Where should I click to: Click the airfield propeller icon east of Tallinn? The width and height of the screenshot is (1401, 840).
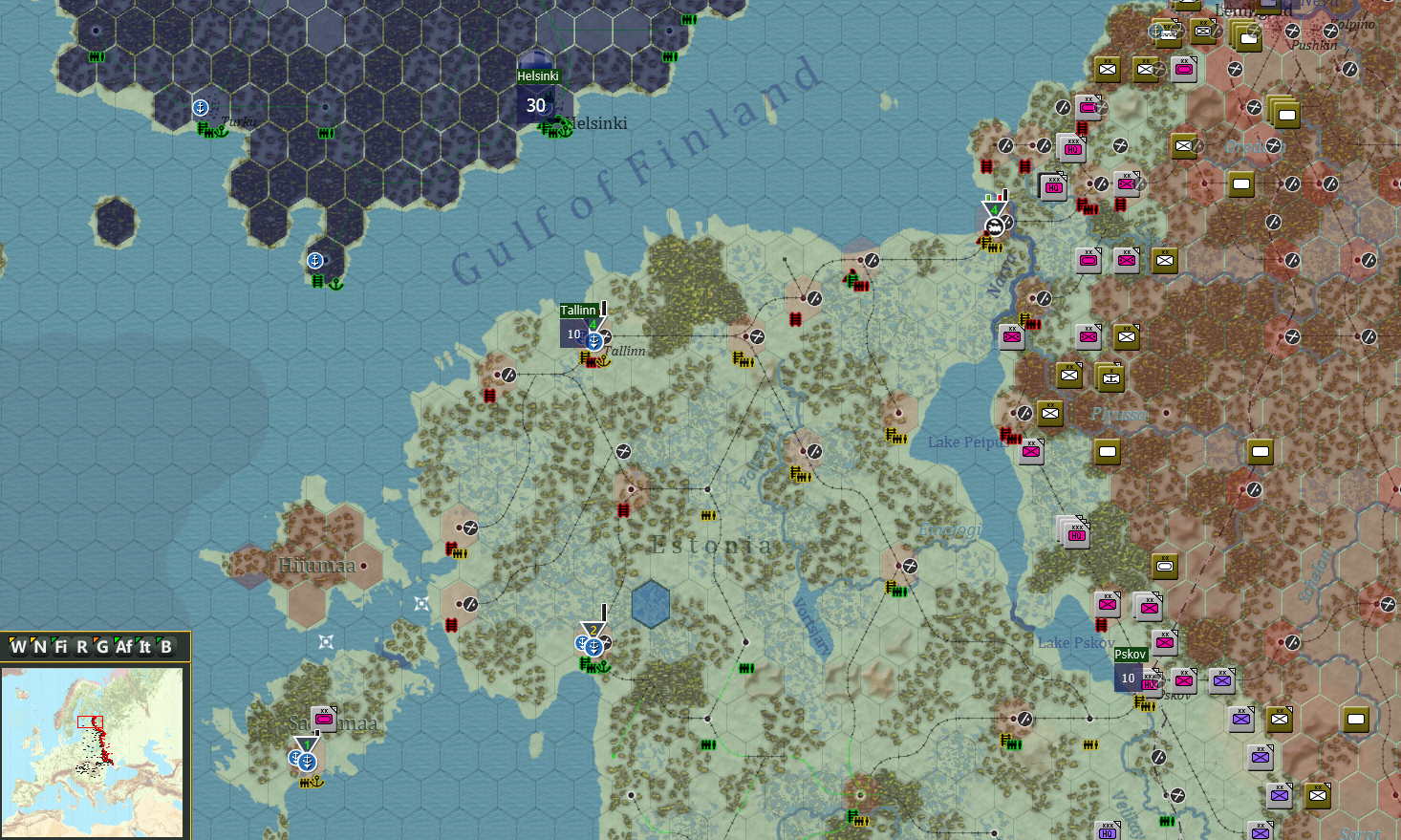point(757,335)
